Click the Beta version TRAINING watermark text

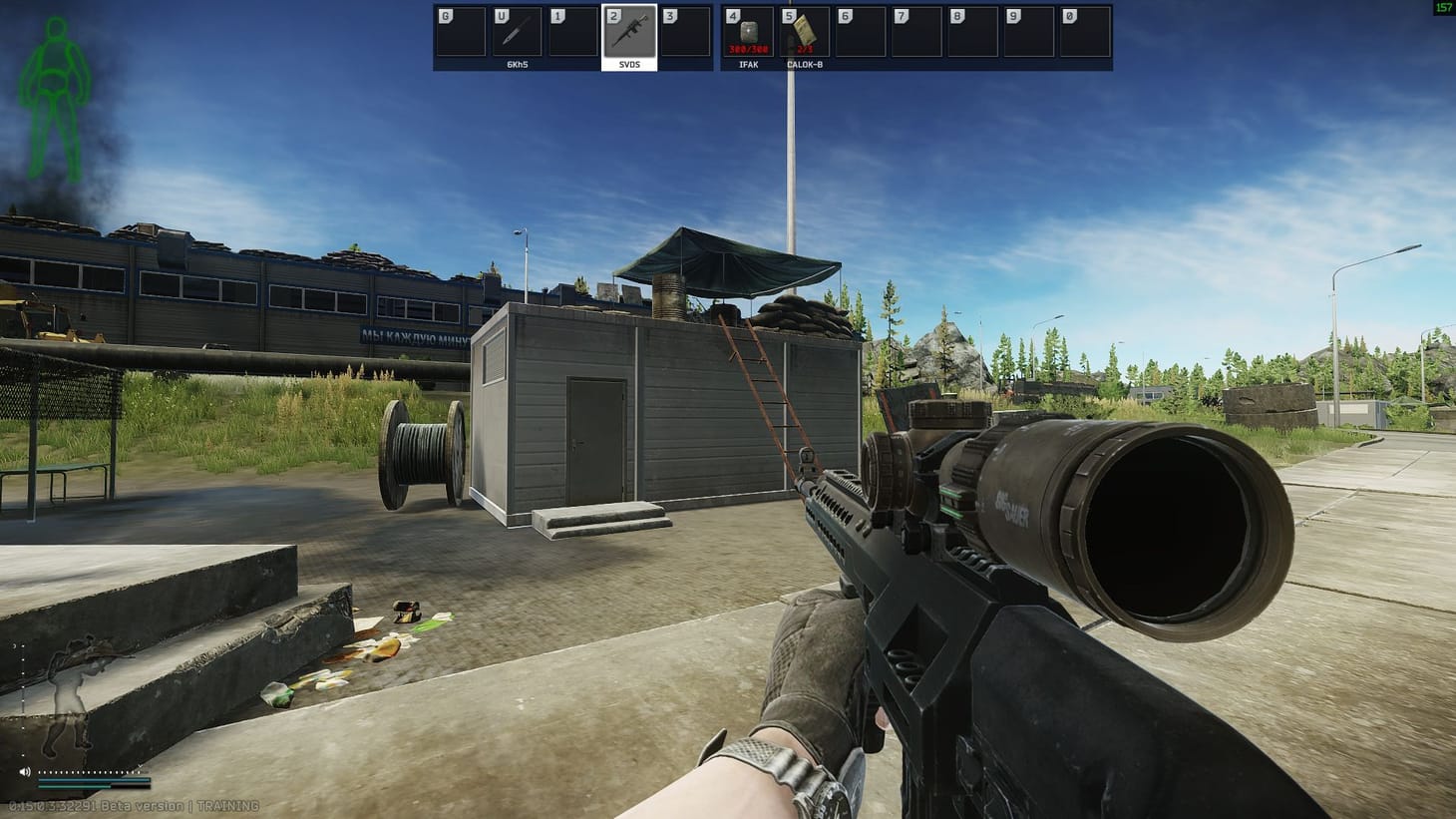(135, 805)
